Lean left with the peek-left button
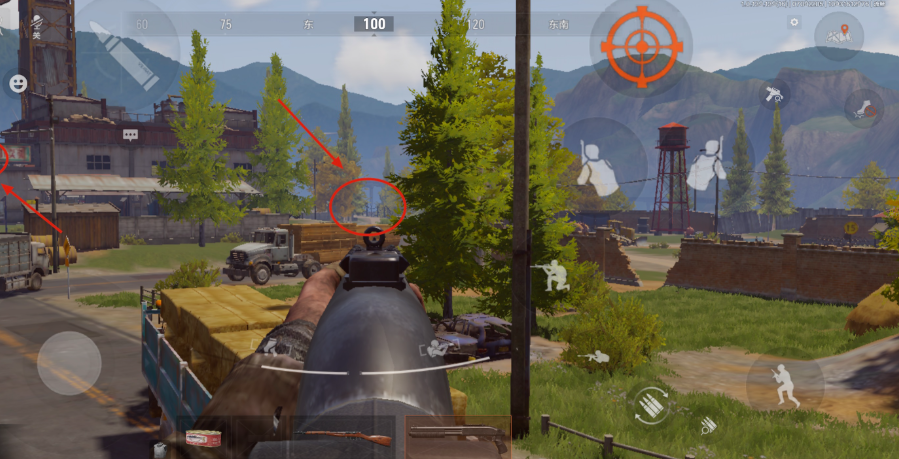Image resolution: width=899 pixels, height=459 pixels. click(x=602, y=162)
